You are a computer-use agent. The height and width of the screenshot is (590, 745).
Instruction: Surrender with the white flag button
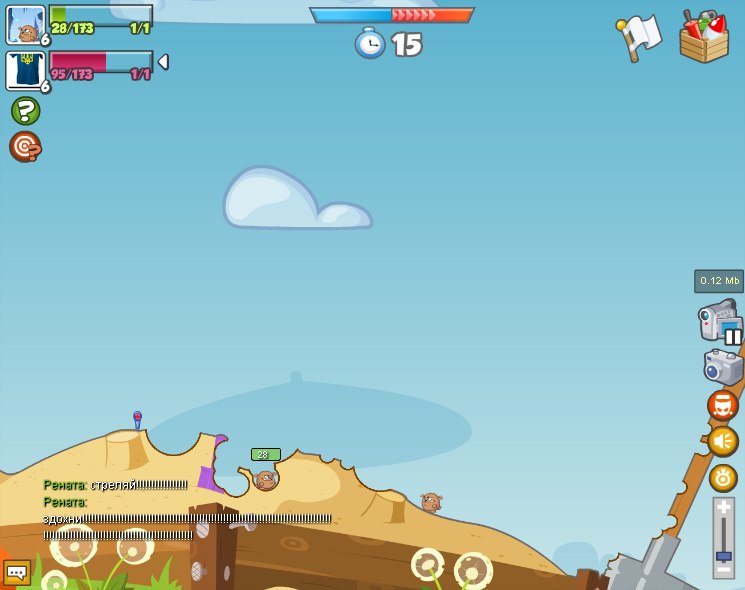[639, 37]
